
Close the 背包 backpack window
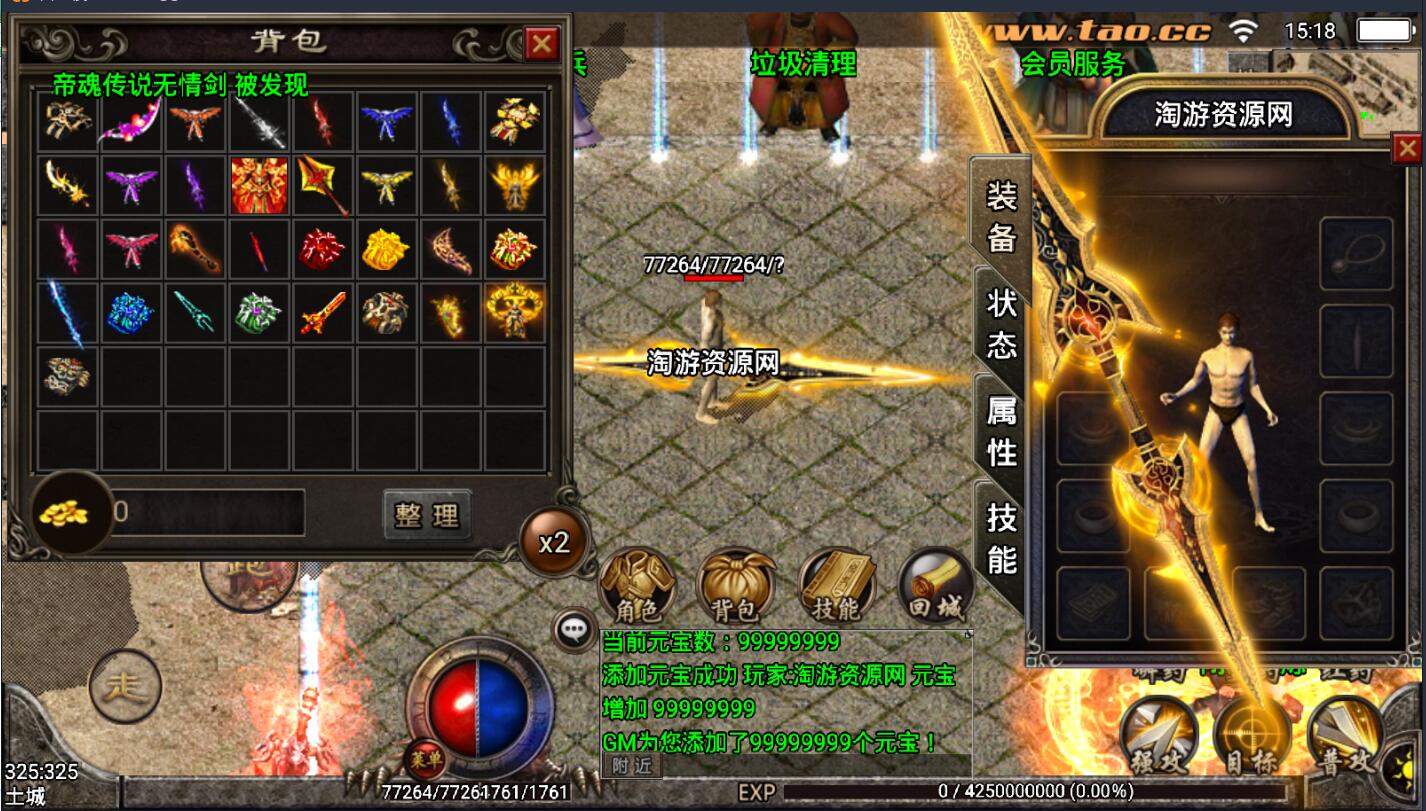click(542, 43)
